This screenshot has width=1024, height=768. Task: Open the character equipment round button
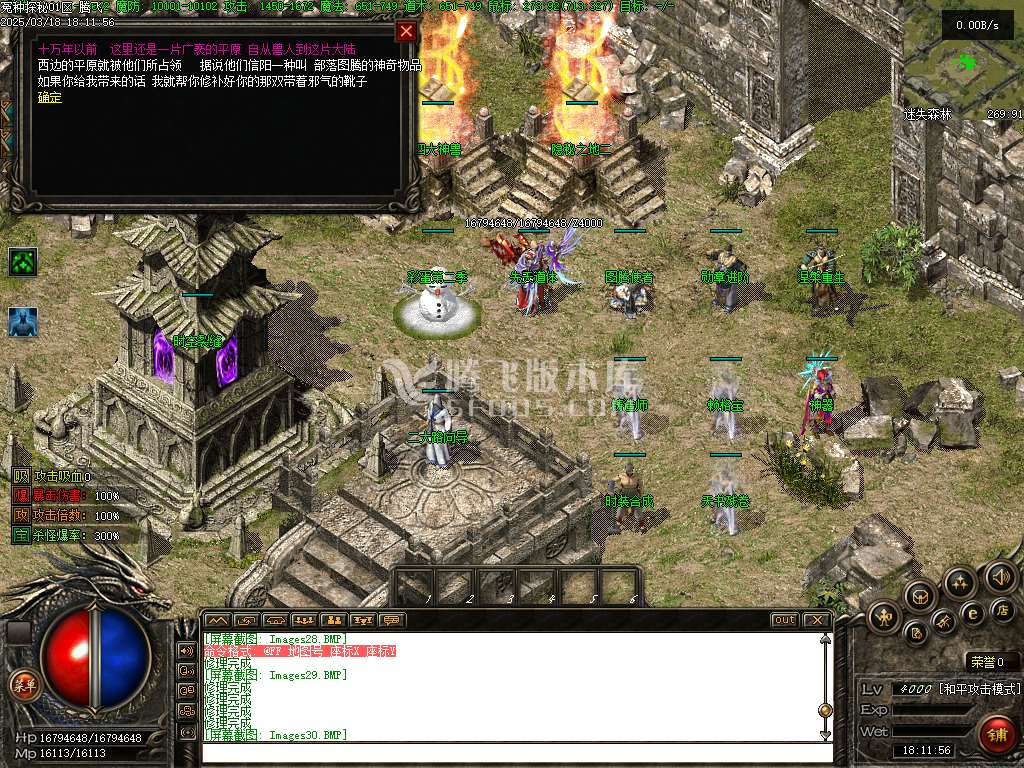click(885, 616)
